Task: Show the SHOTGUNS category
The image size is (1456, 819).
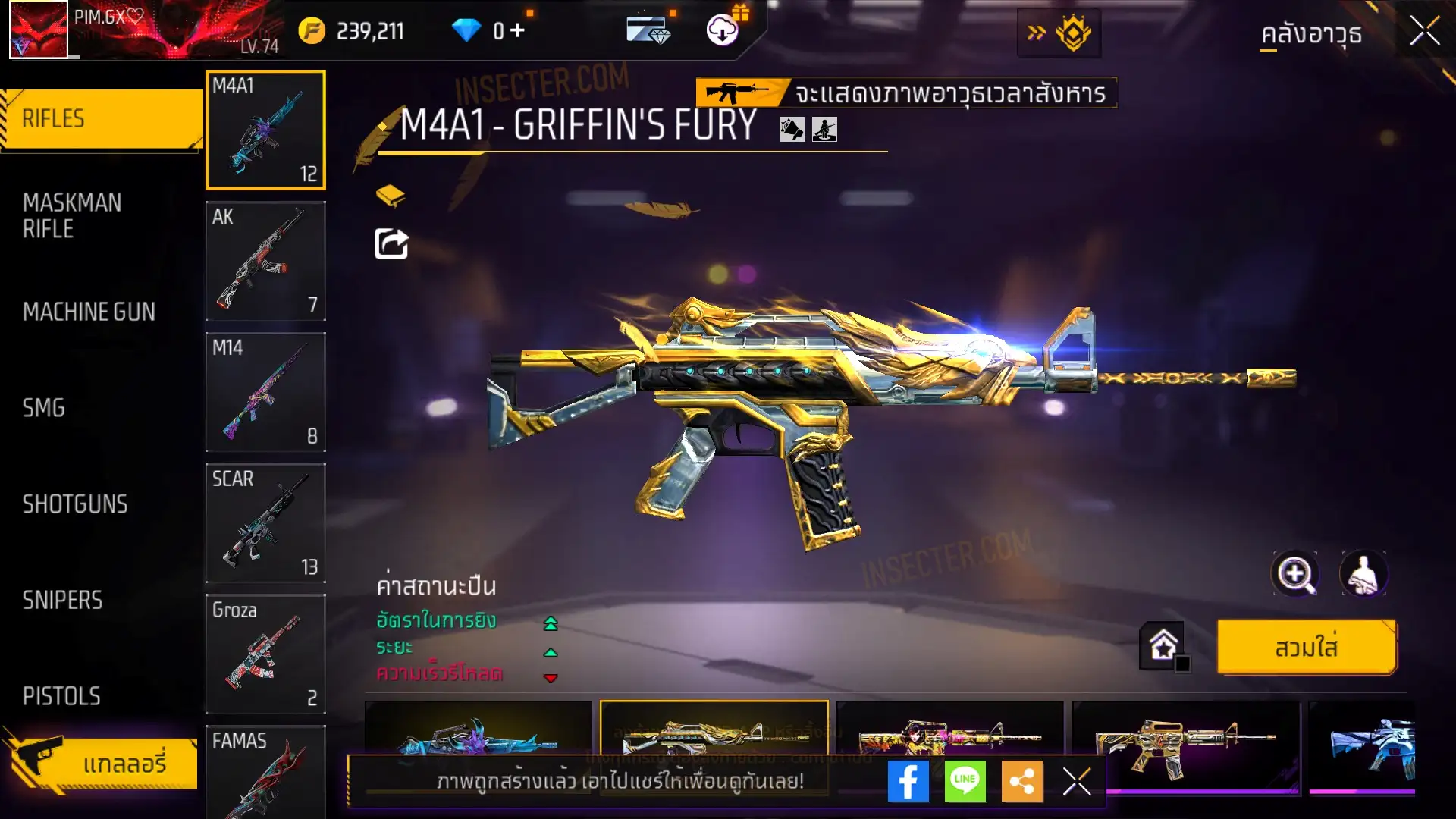Action: coord(75,504)
